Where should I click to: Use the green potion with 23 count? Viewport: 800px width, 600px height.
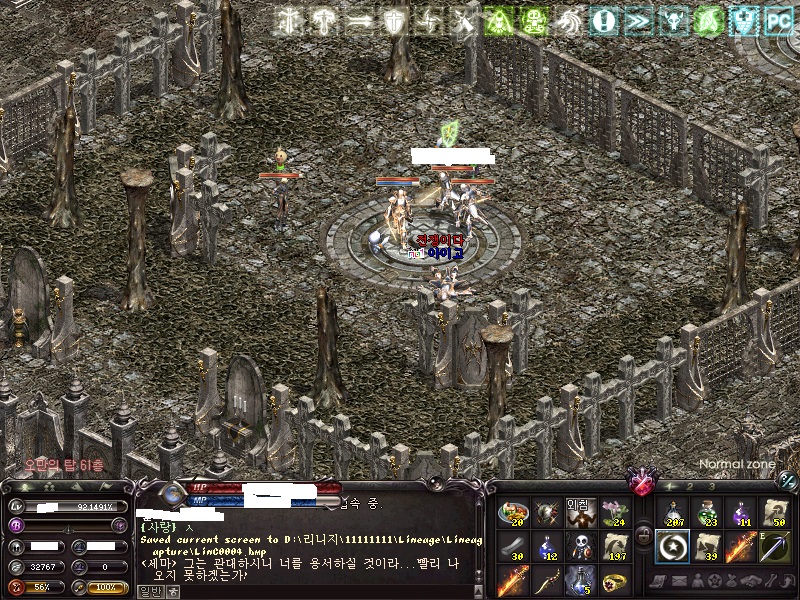(x=707, y=514)
